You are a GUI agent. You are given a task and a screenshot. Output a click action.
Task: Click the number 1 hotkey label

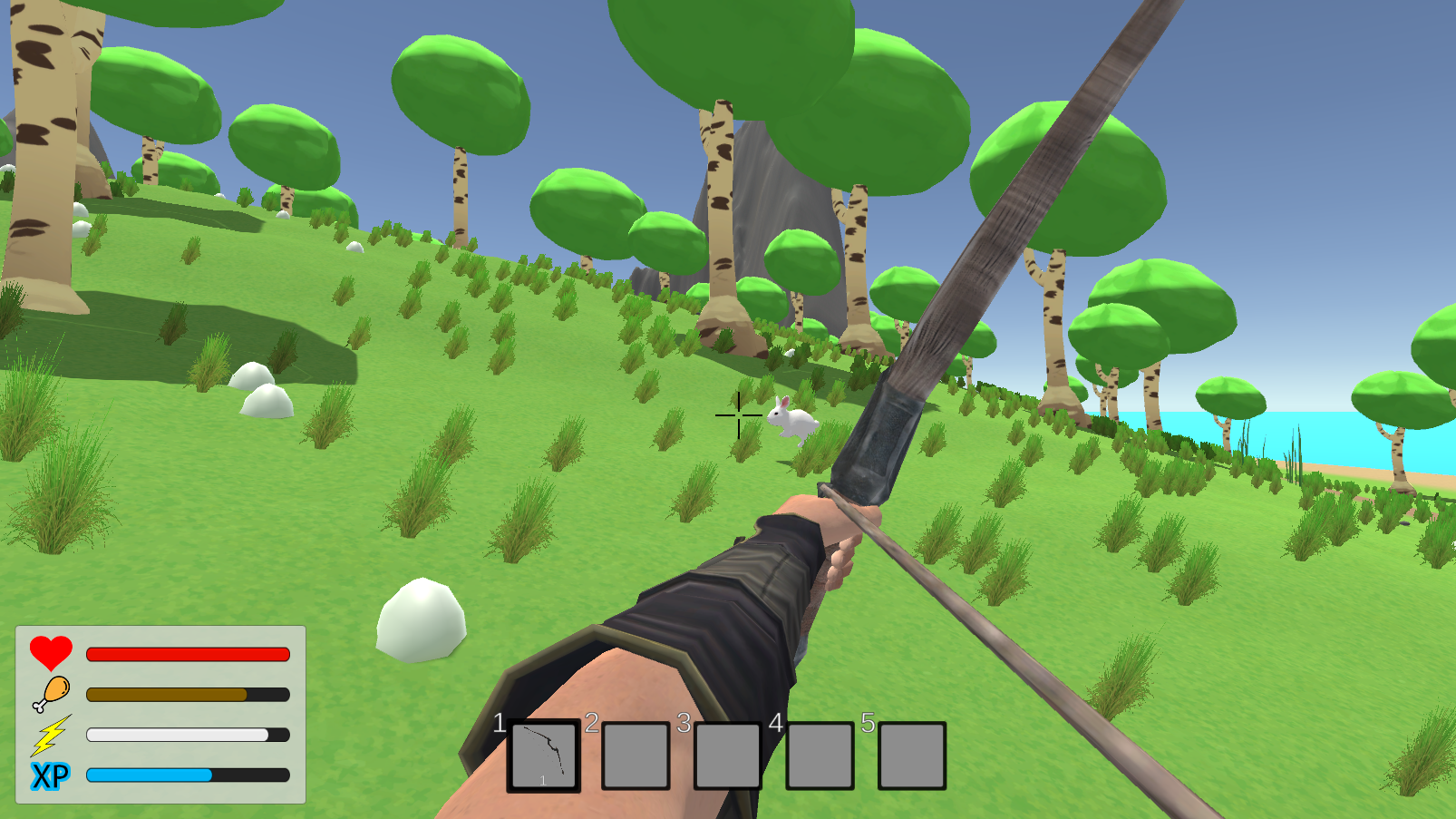pos(500,724)
